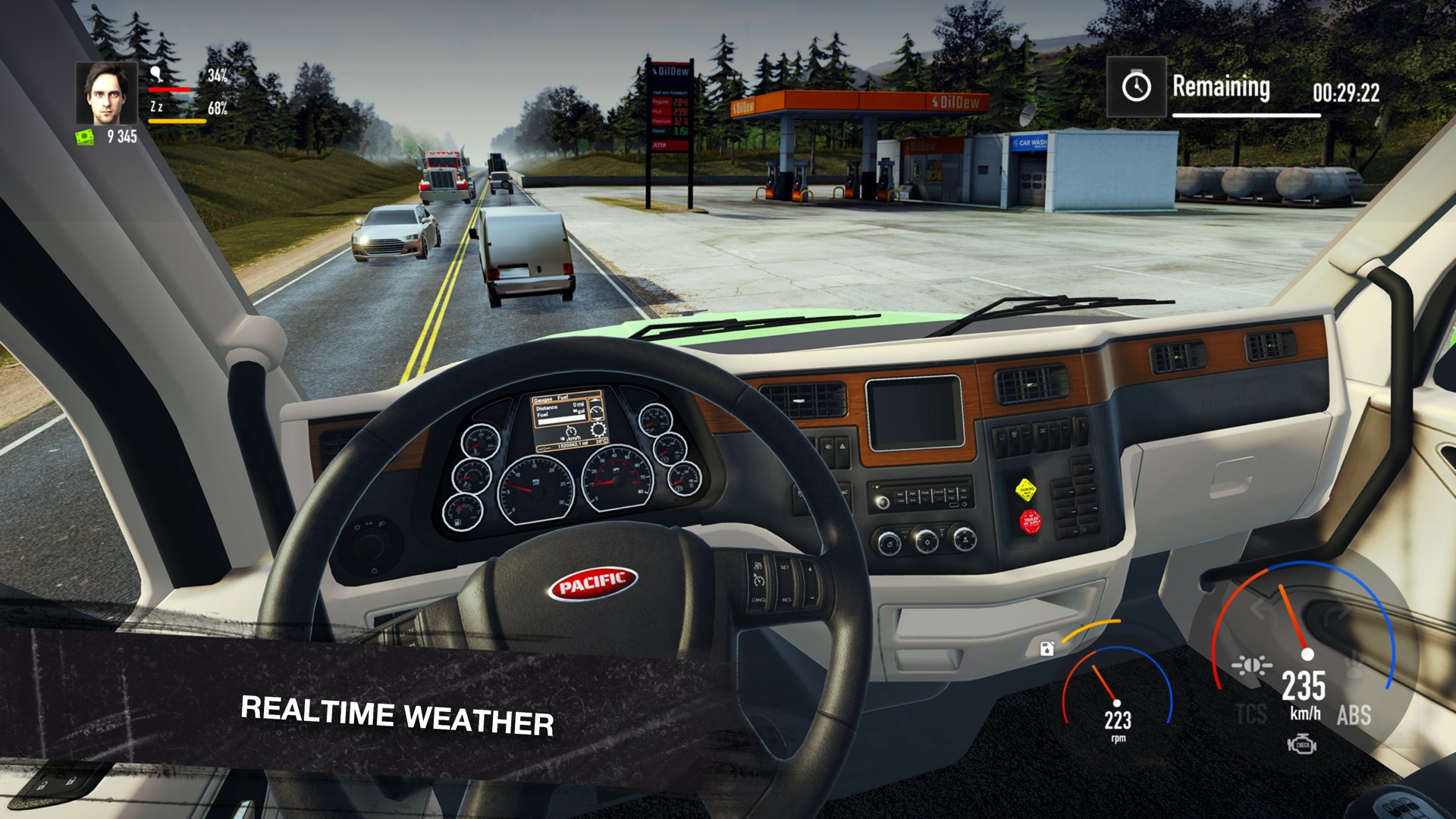Click the check engine warning icon
This screenshot has width=1456, height=819.
point(1302,745)
